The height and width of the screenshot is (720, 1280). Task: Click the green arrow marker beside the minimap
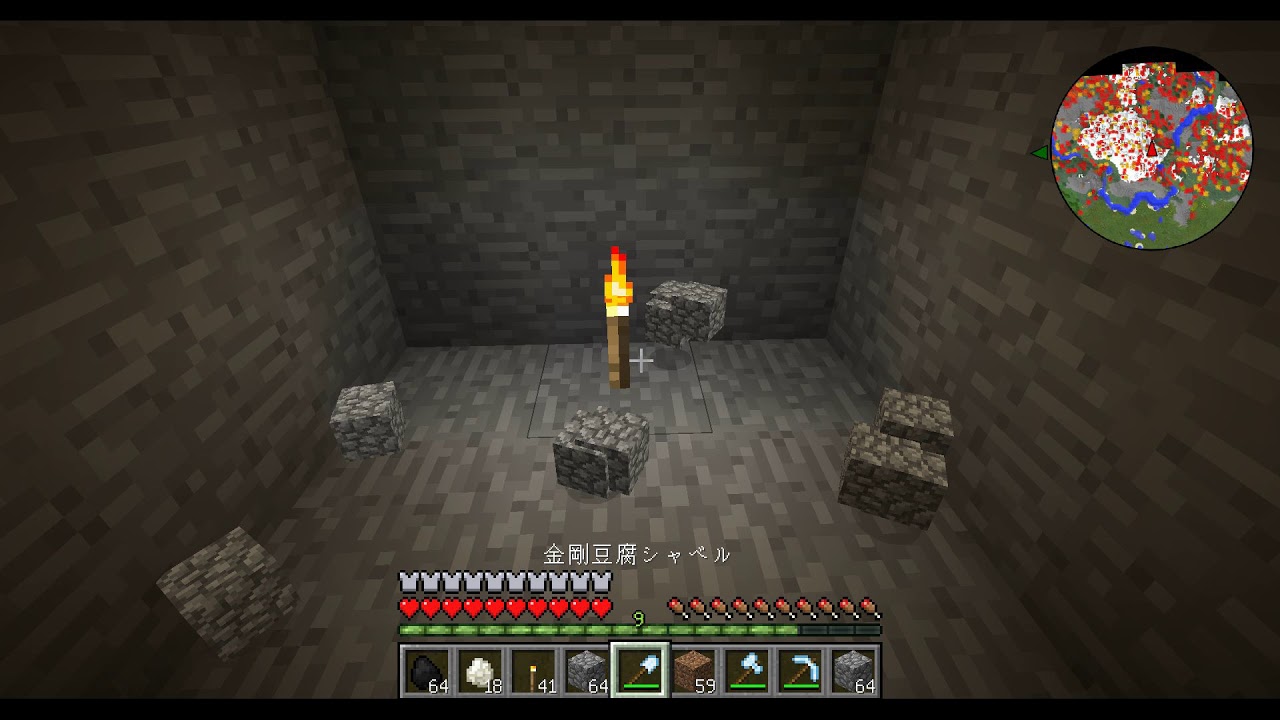point(1040,152)
